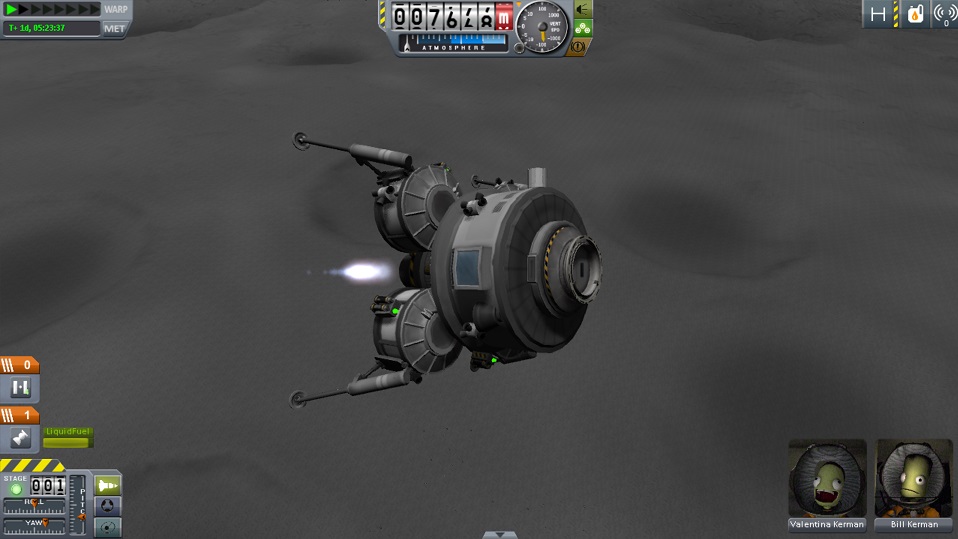Switch to docking mode button
This screenshot has width=958, height=539.
pos(107,506)
